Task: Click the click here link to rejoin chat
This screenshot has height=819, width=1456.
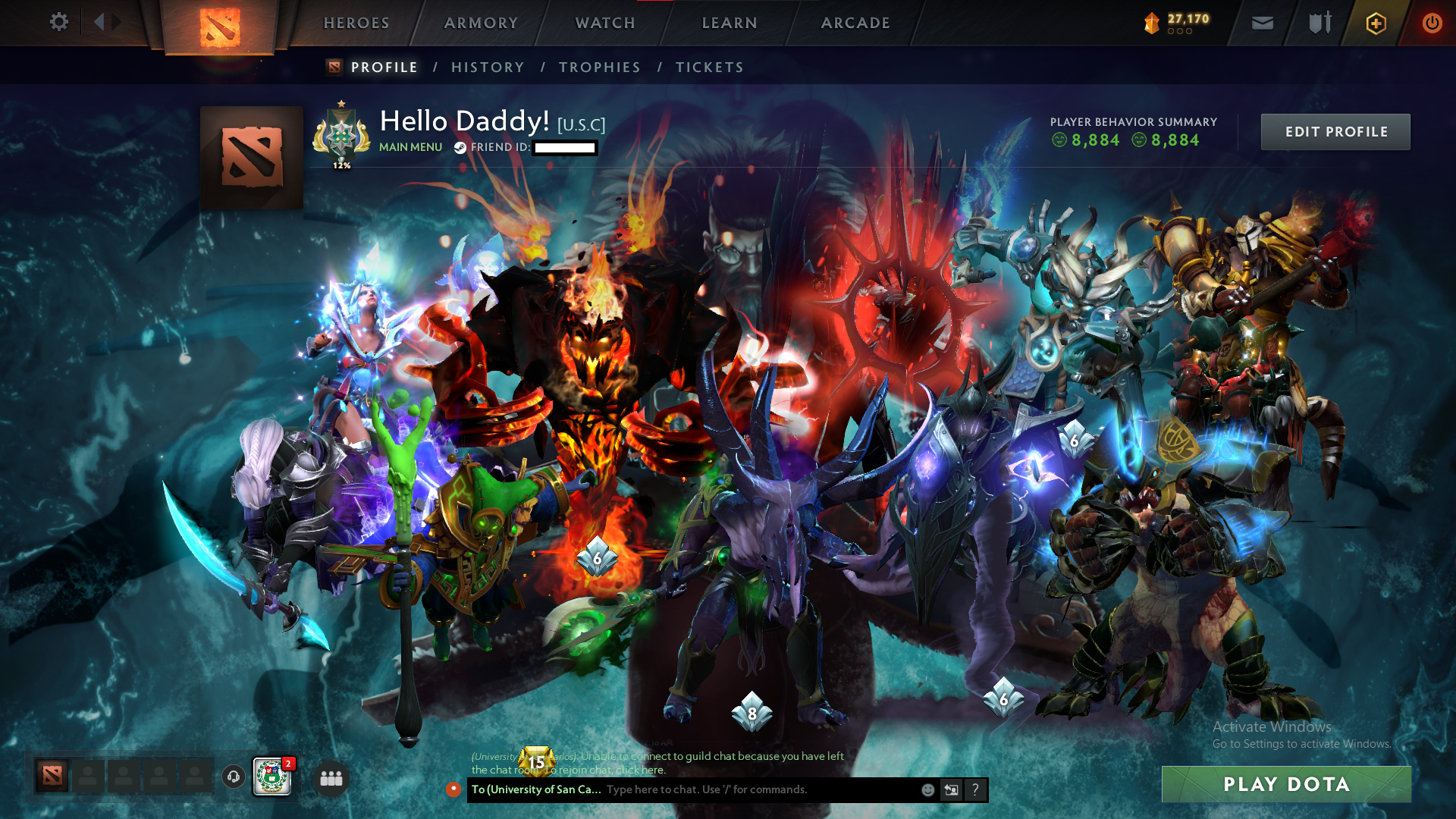Action: click(641, 770)
